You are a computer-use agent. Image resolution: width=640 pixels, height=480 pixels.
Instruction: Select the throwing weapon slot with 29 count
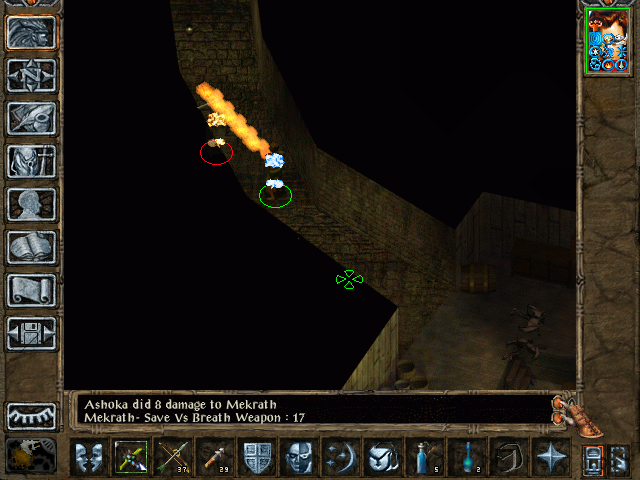214,457
